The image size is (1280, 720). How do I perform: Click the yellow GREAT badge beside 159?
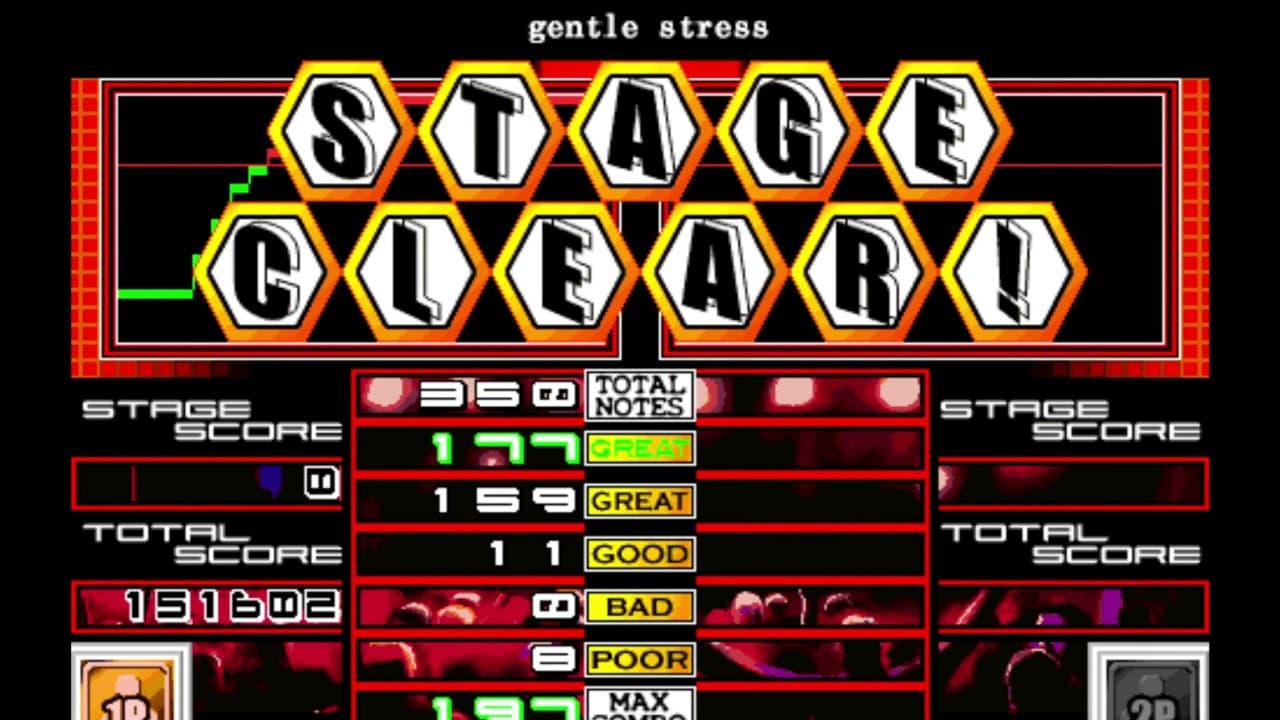(x=639, y=501)
